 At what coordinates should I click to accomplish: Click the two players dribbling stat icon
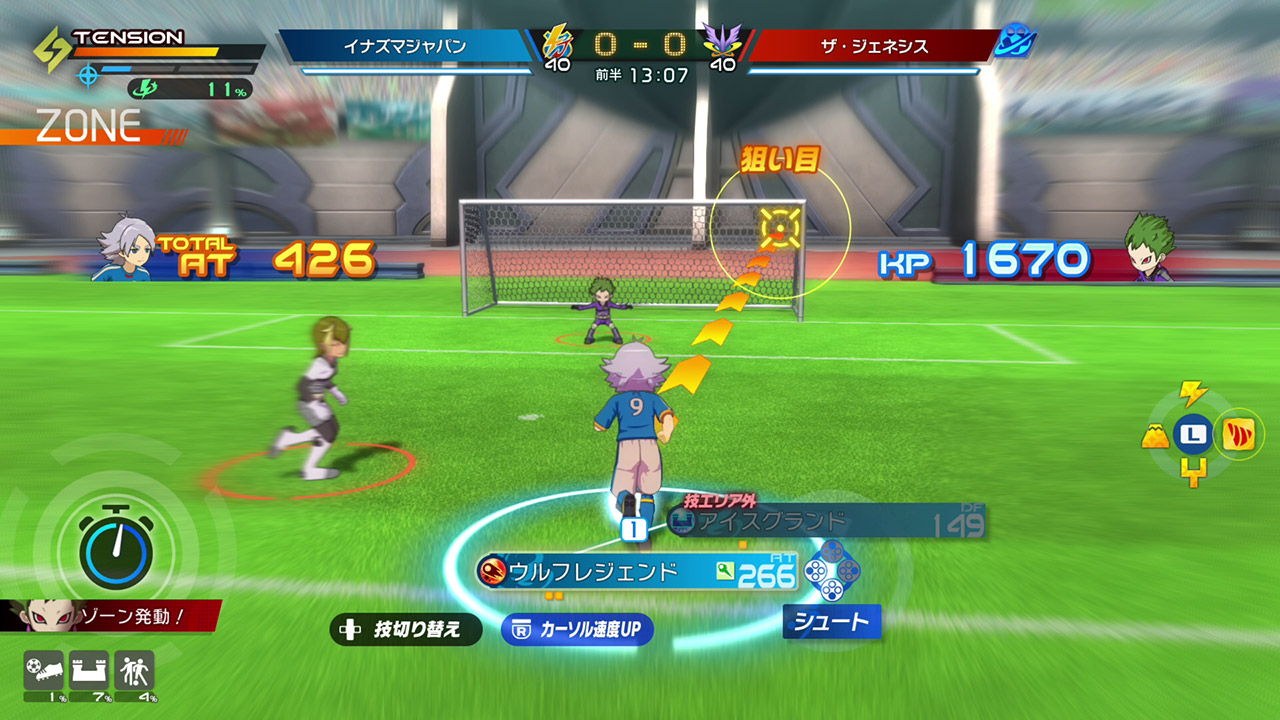pos(134,667)
